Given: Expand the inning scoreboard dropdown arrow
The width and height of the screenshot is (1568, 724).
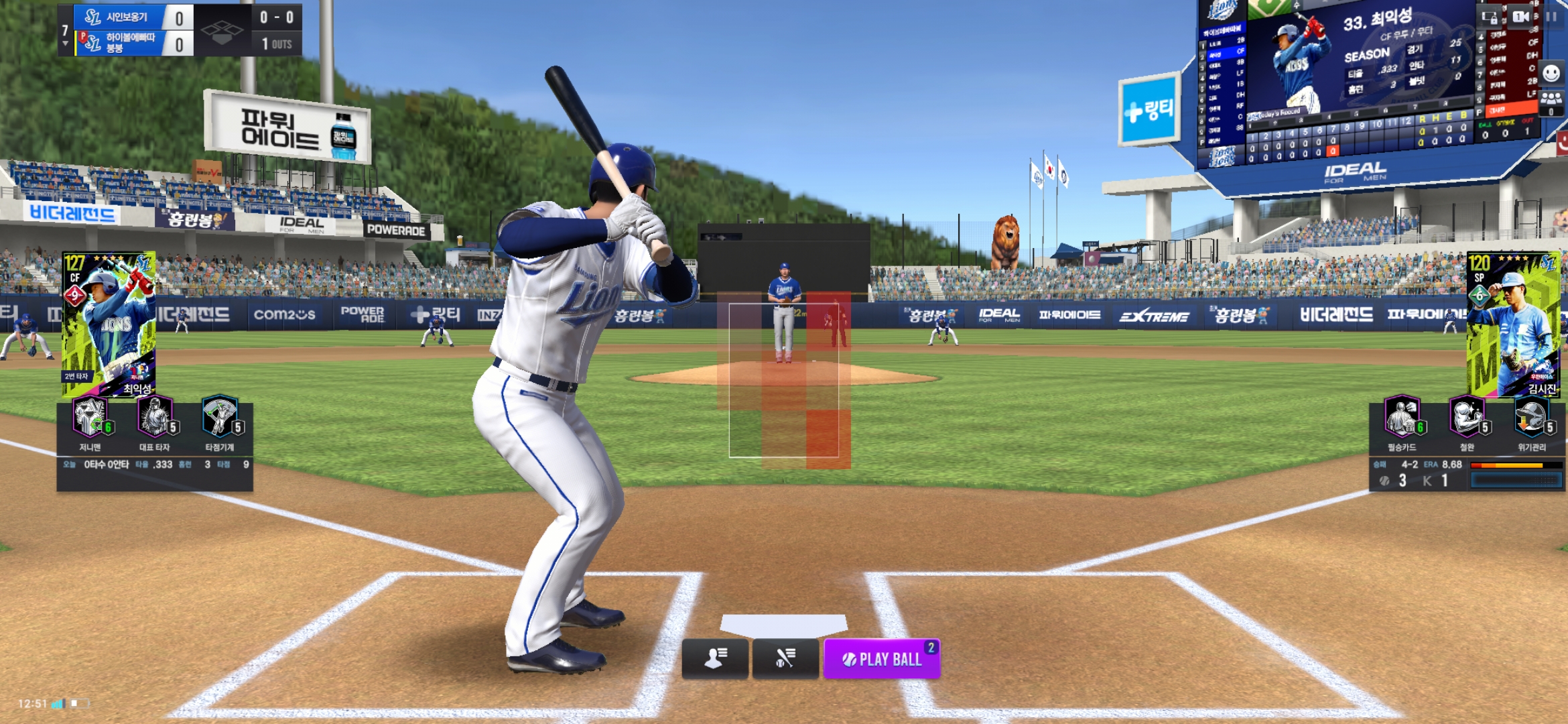Looking at the screenshot, I should (65, 44).
